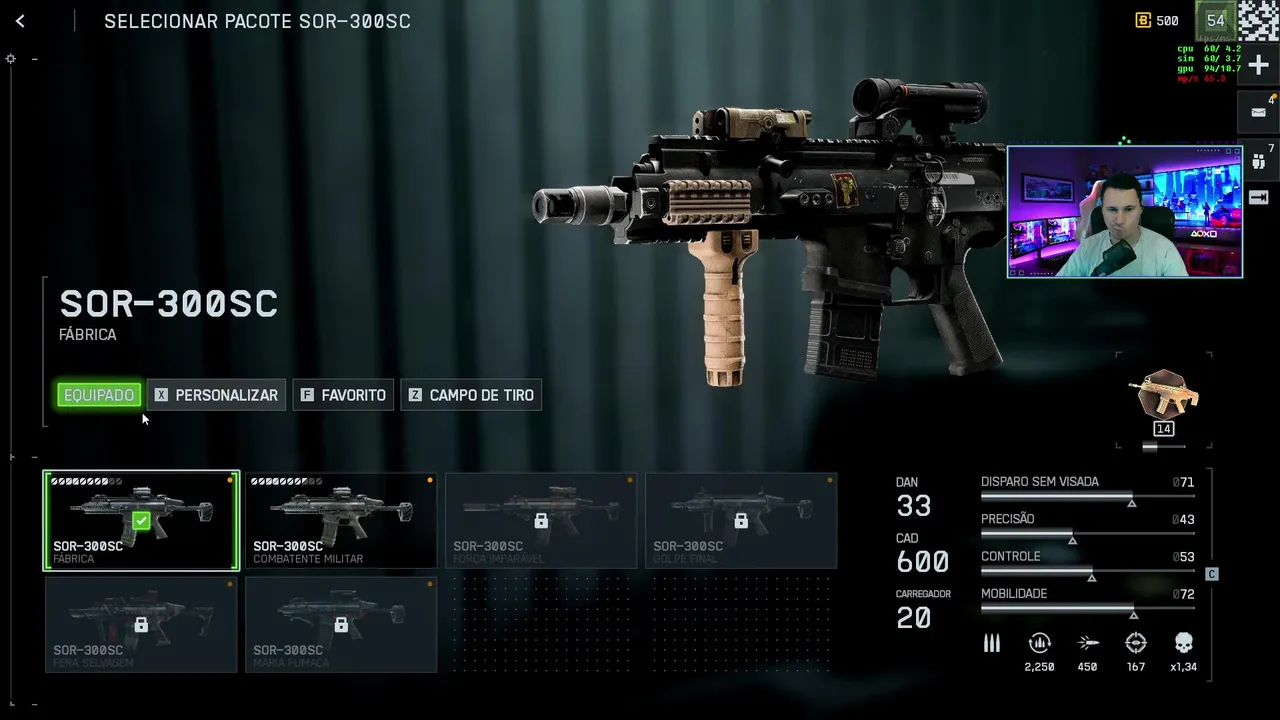
Task: Choose the Combatente Militar package
Action: pyautogui.click(x=341, y=520)
